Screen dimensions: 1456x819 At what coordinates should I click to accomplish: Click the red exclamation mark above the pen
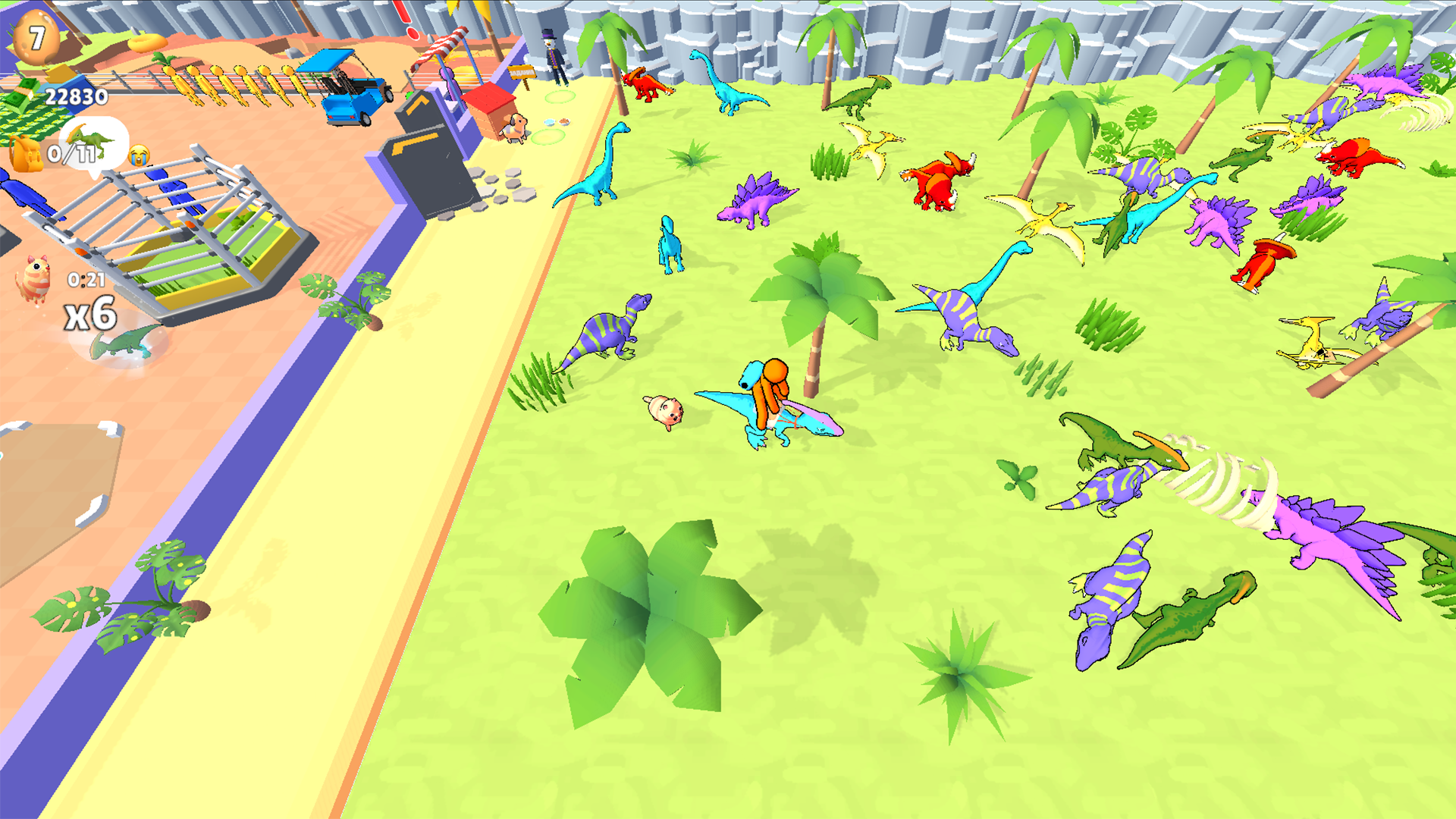tap(409, 23)
